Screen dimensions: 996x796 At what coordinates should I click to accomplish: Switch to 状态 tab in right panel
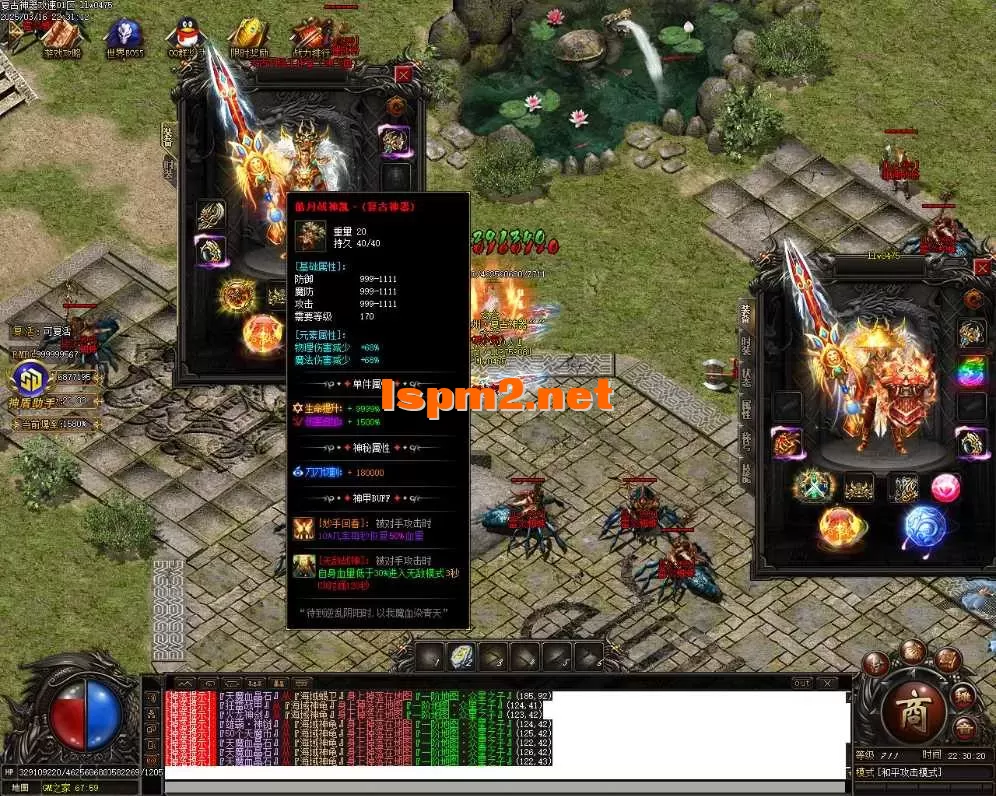pos(746,377)
